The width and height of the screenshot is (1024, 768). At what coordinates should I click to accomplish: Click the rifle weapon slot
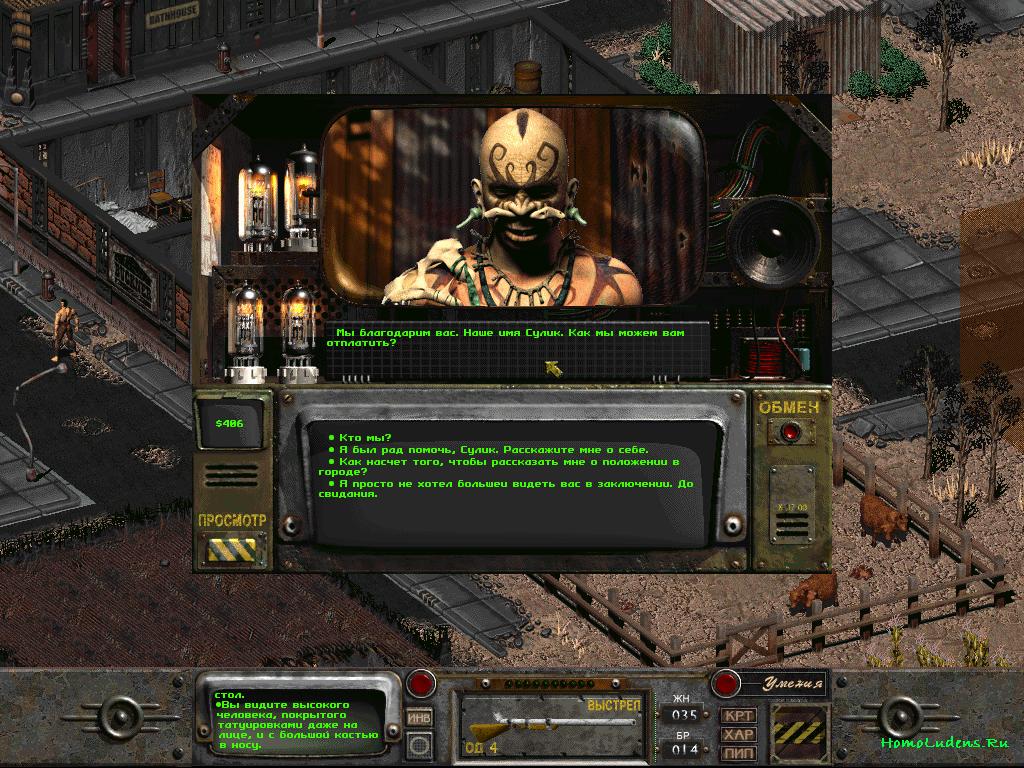551,724
